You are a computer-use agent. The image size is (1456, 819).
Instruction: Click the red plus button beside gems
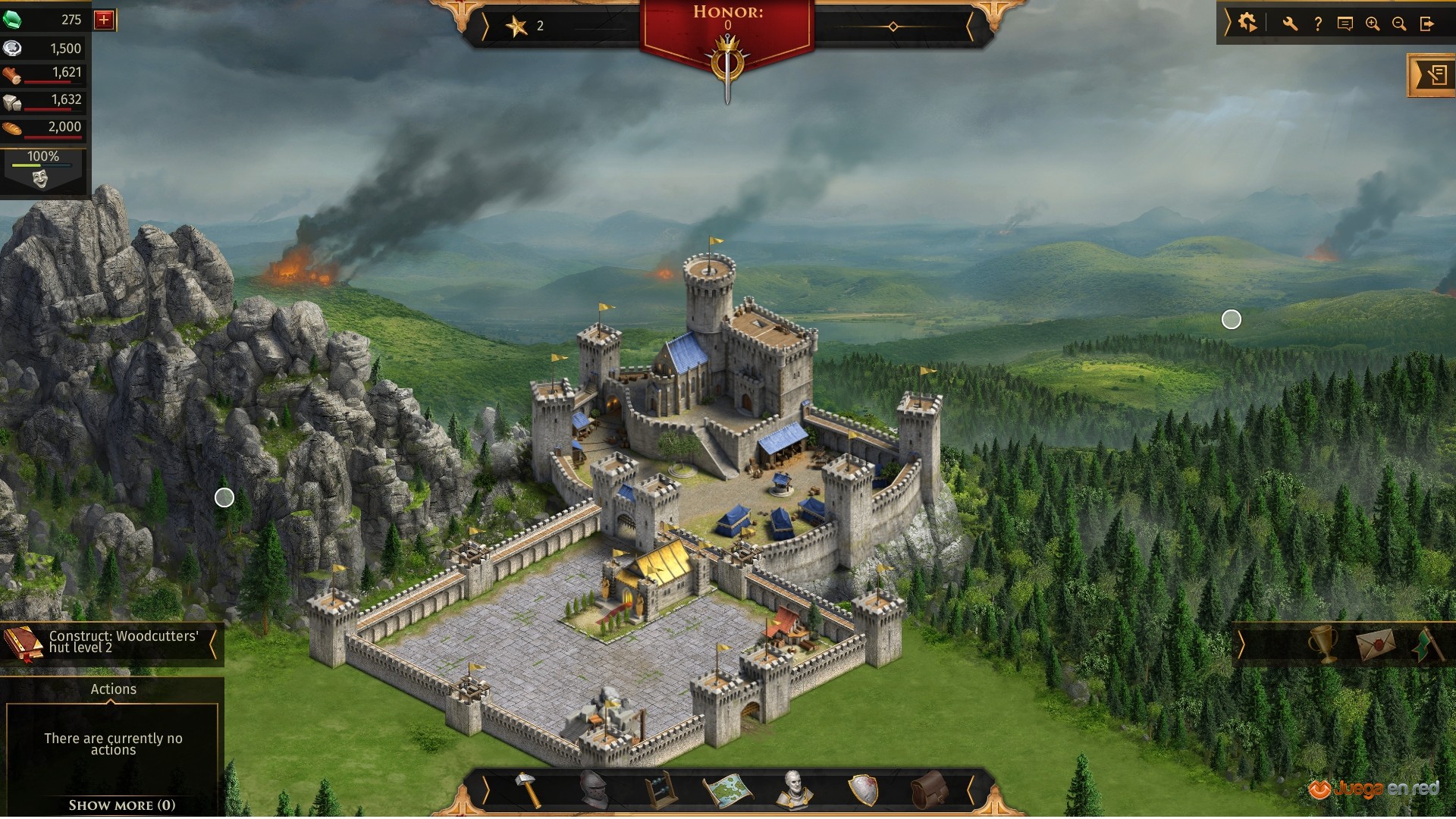tap(104, 20)
